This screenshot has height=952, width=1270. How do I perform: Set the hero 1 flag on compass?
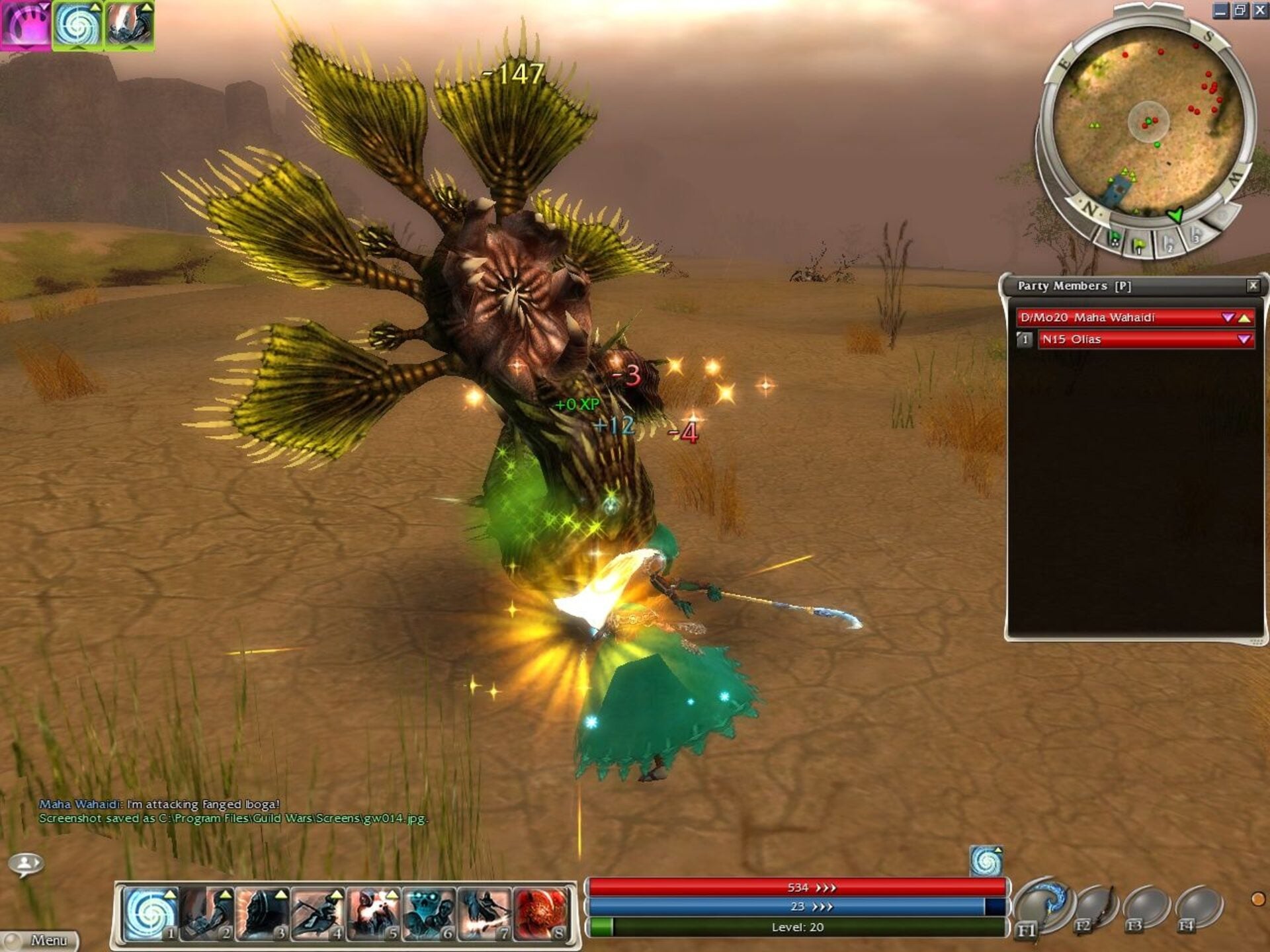coord(1139,245)
